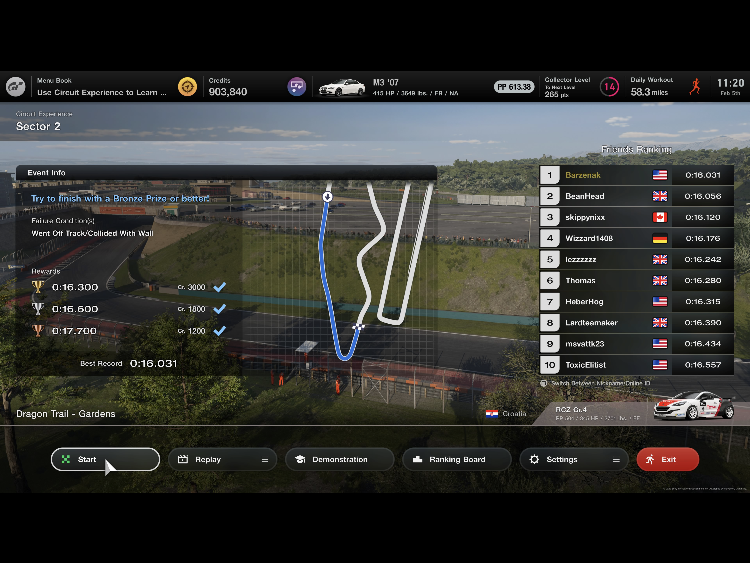Select Wizzard1408's ranking row

click(636, 238)
